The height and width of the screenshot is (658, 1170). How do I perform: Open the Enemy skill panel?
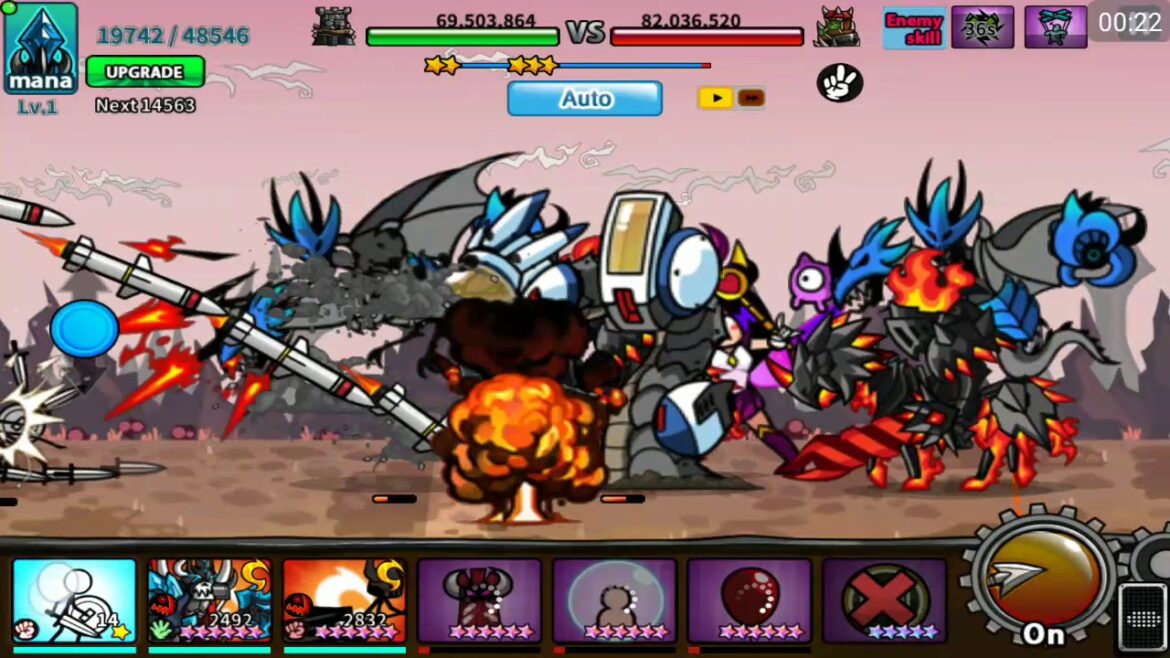pyautogui.click(x=914, y=27)
